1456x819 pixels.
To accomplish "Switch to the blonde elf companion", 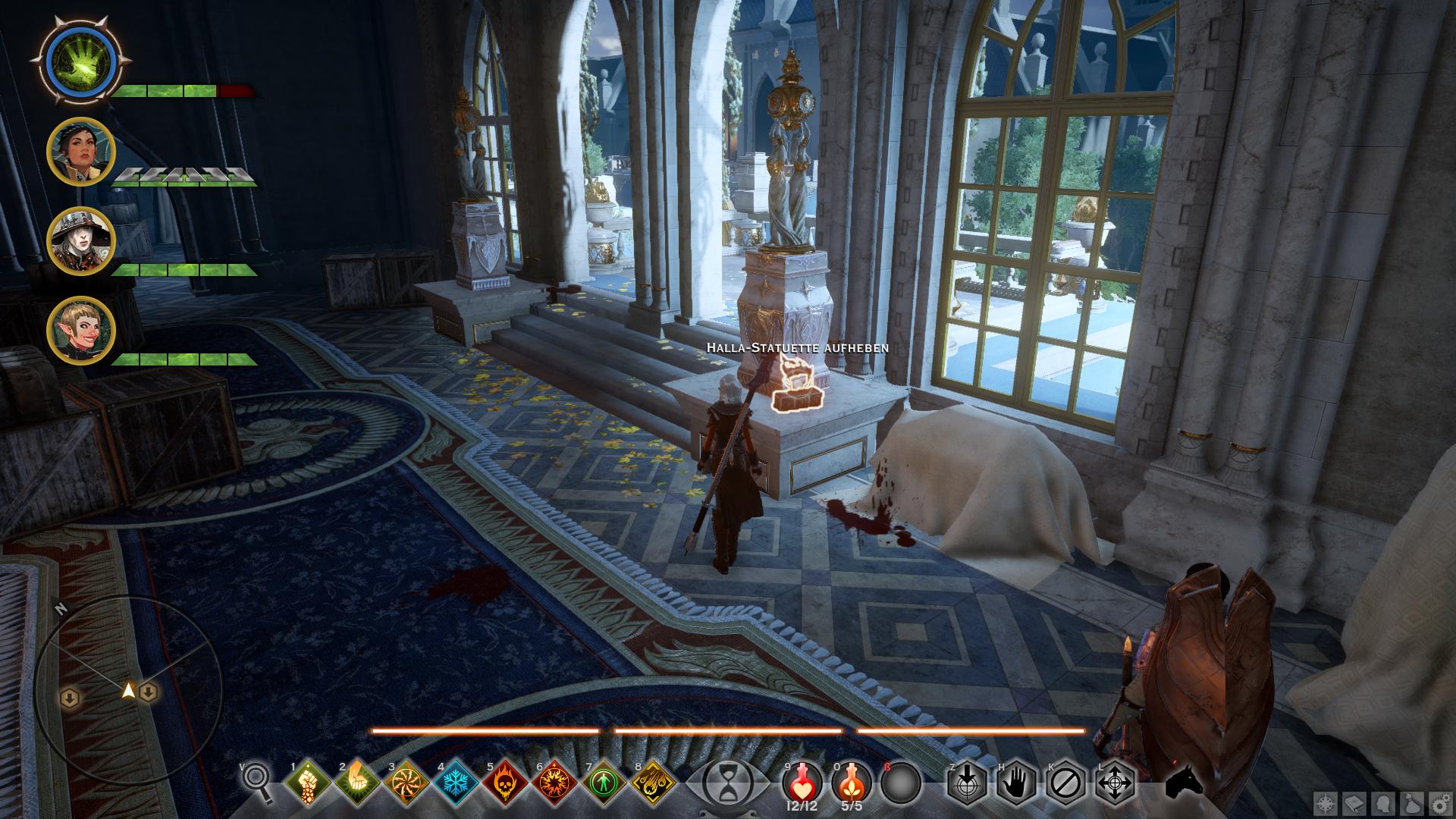I will [x=80, y=330].
